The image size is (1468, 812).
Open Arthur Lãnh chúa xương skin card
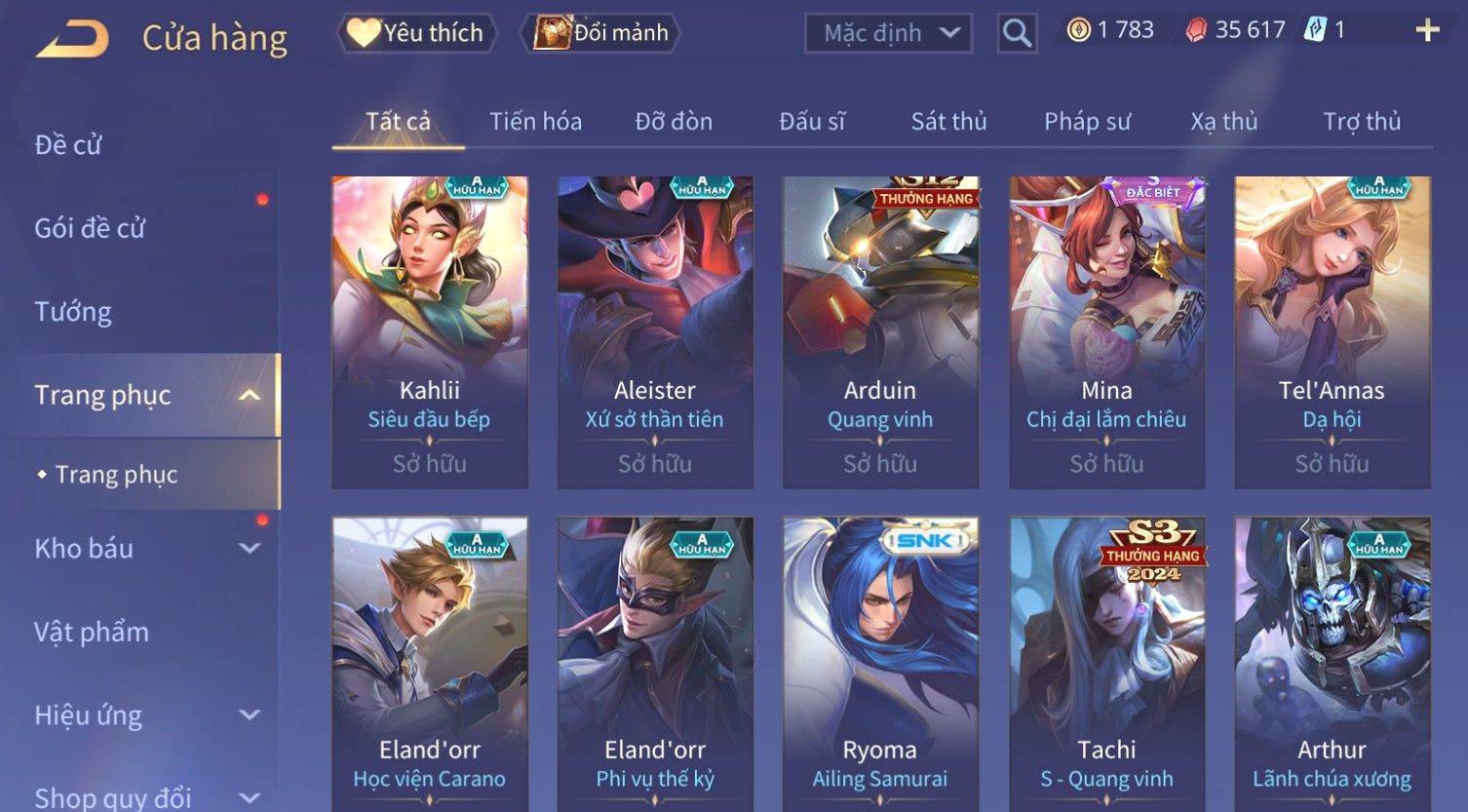1332,663
